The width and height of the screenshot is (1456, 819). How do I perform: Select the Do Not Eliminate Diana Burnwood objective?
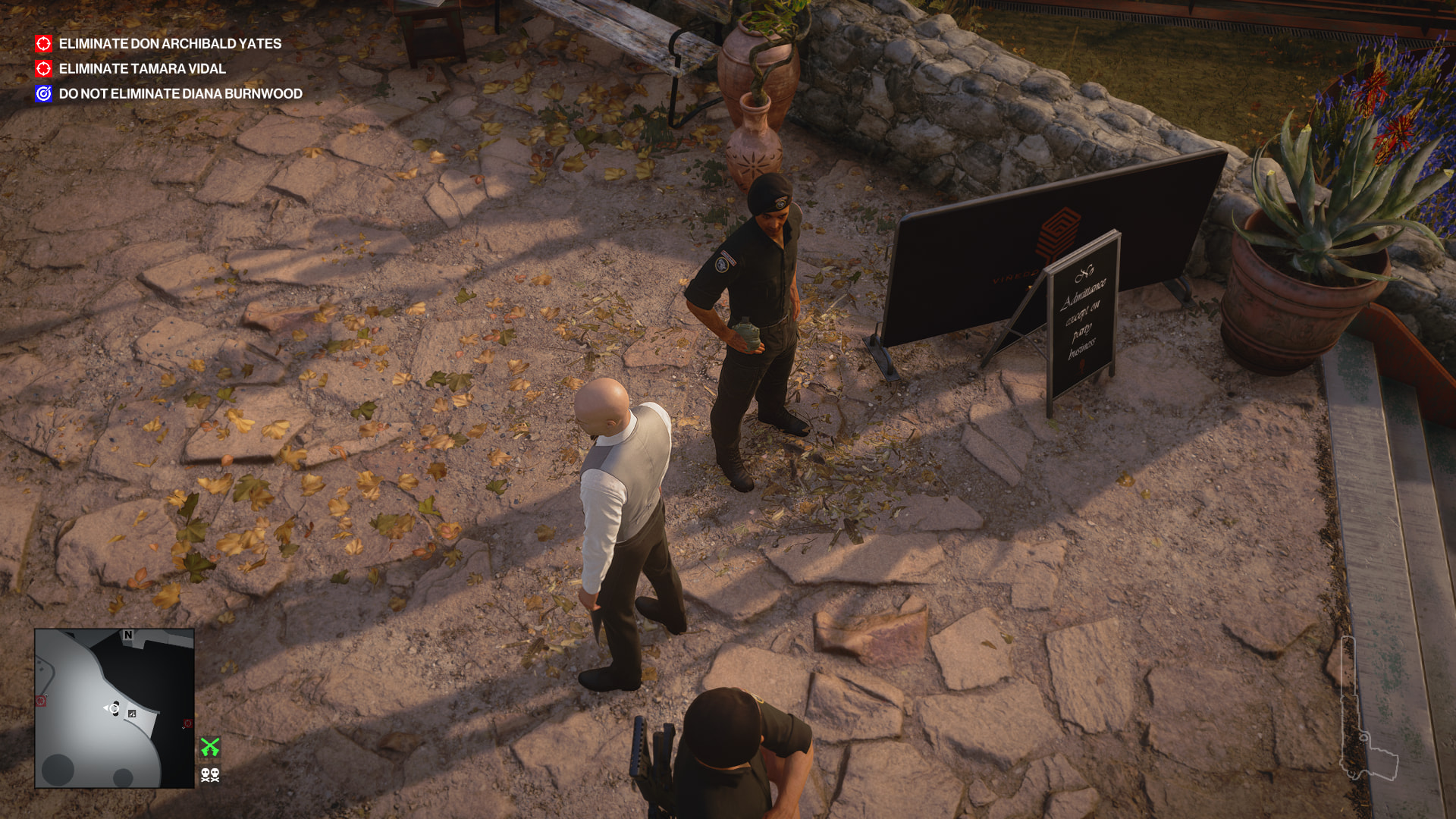180,94
